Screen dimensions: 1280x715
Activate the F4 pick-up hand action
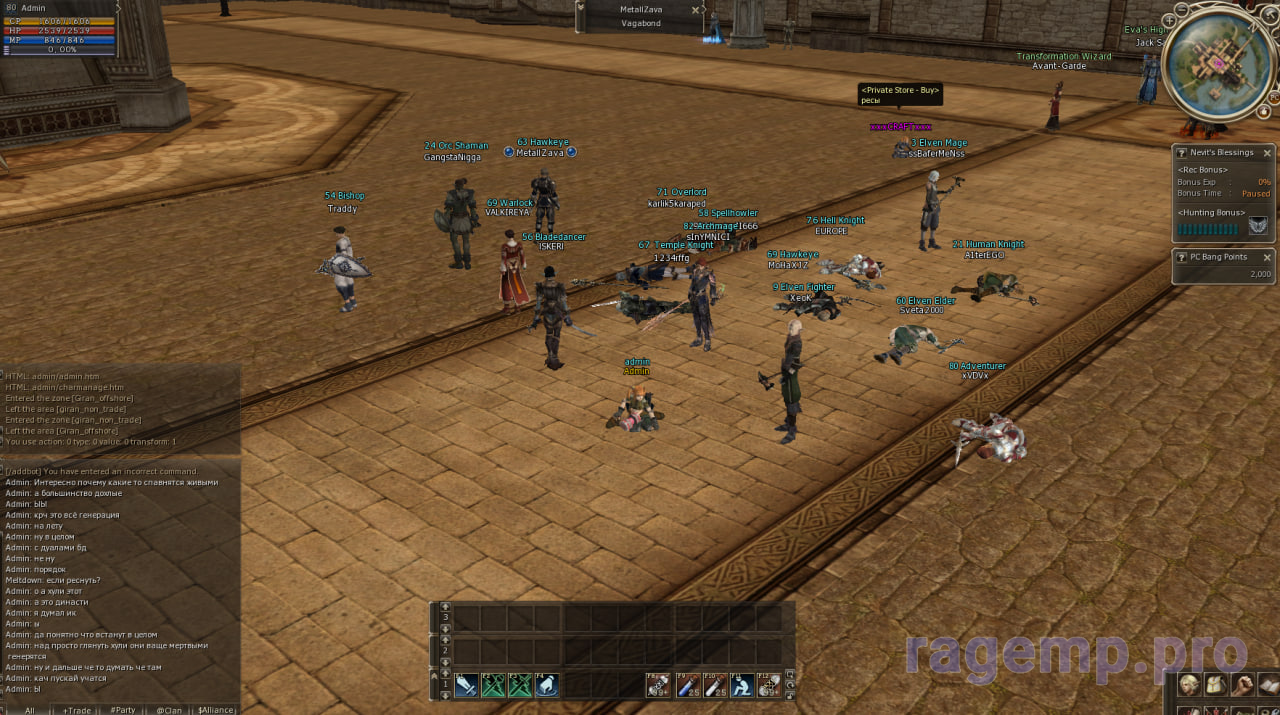(x=546, y=685)
